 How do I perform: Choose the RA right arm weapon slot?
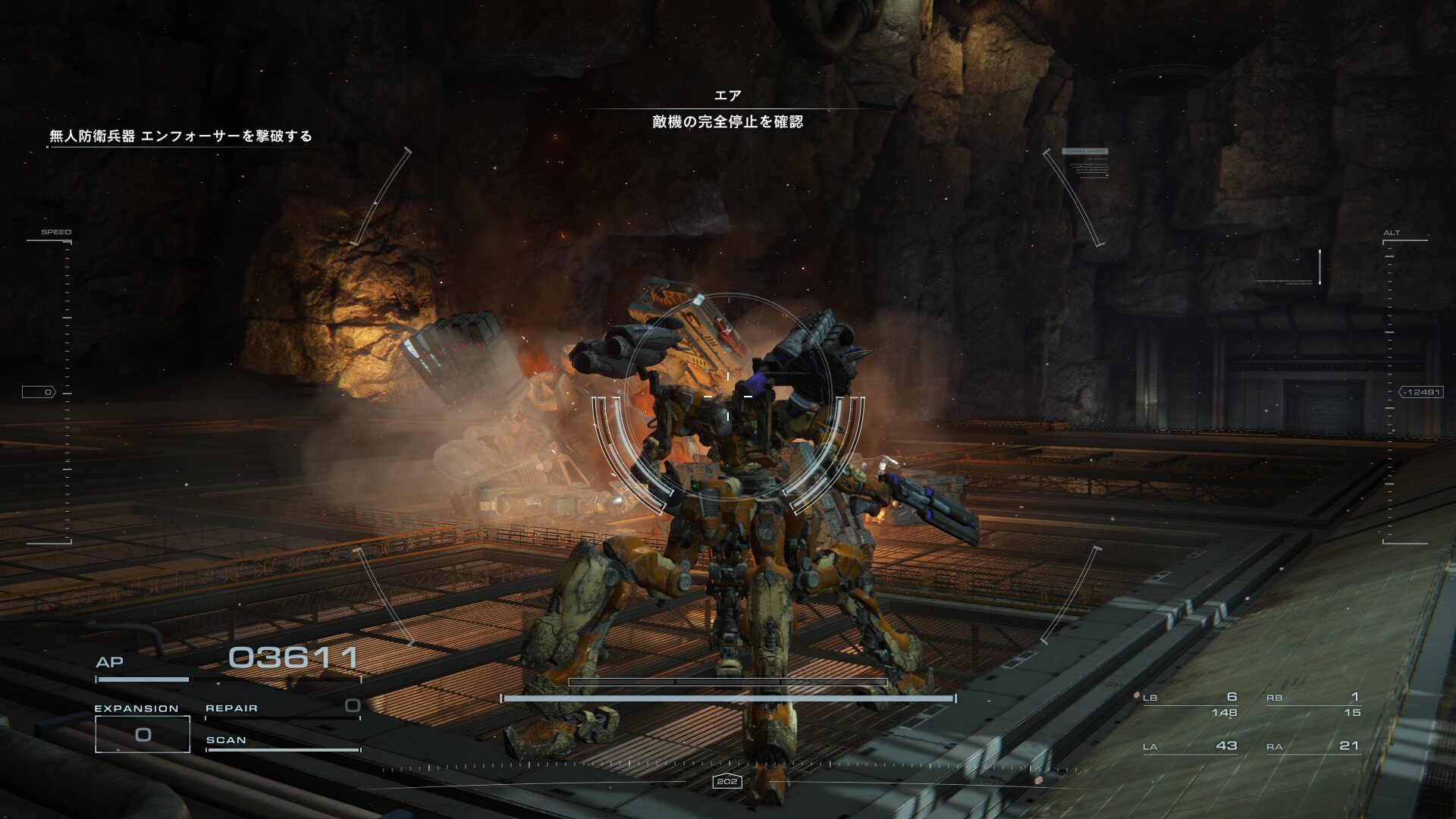coord(1313,746)
